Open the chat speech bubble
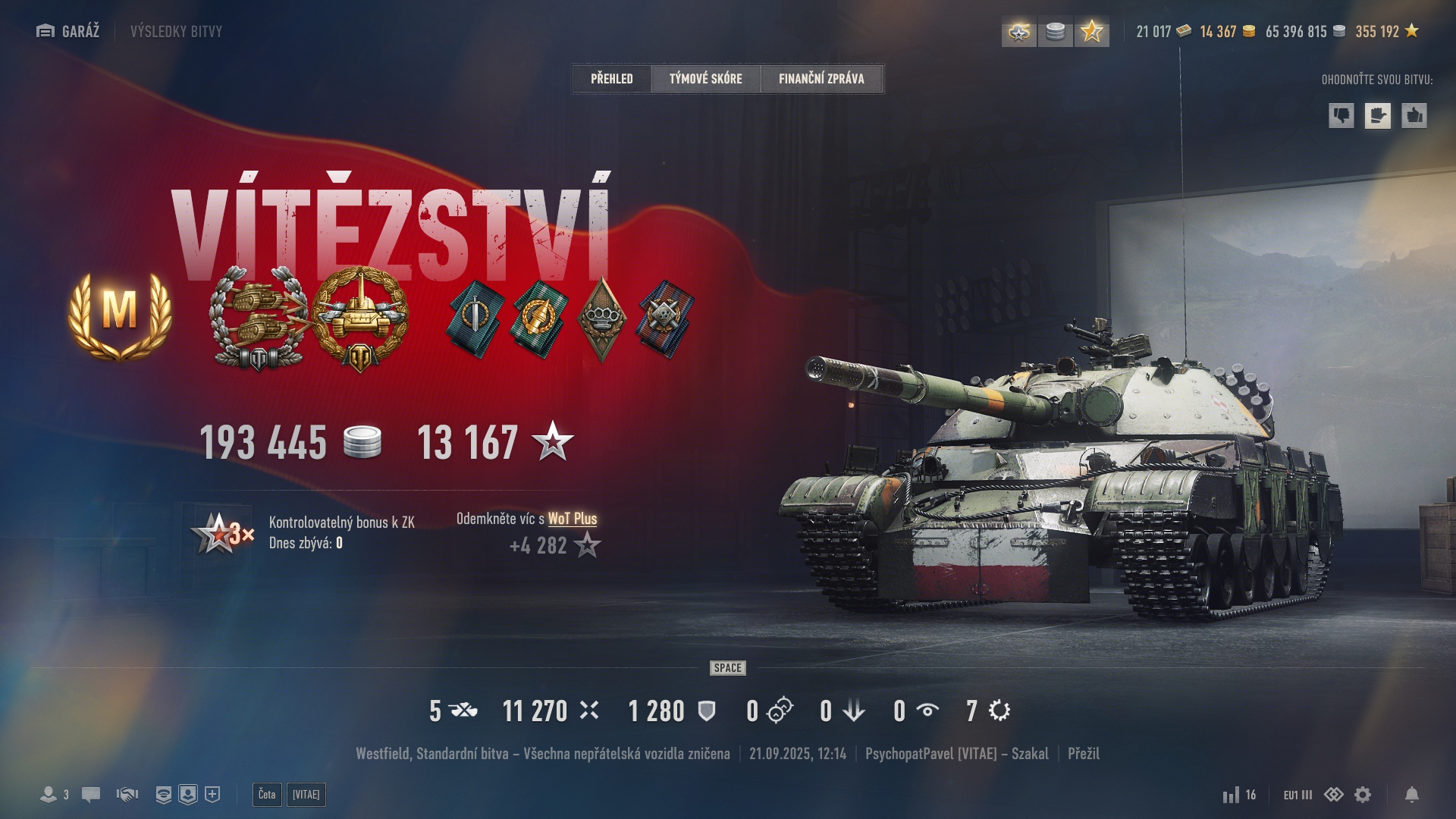 (x=91, y=794)
